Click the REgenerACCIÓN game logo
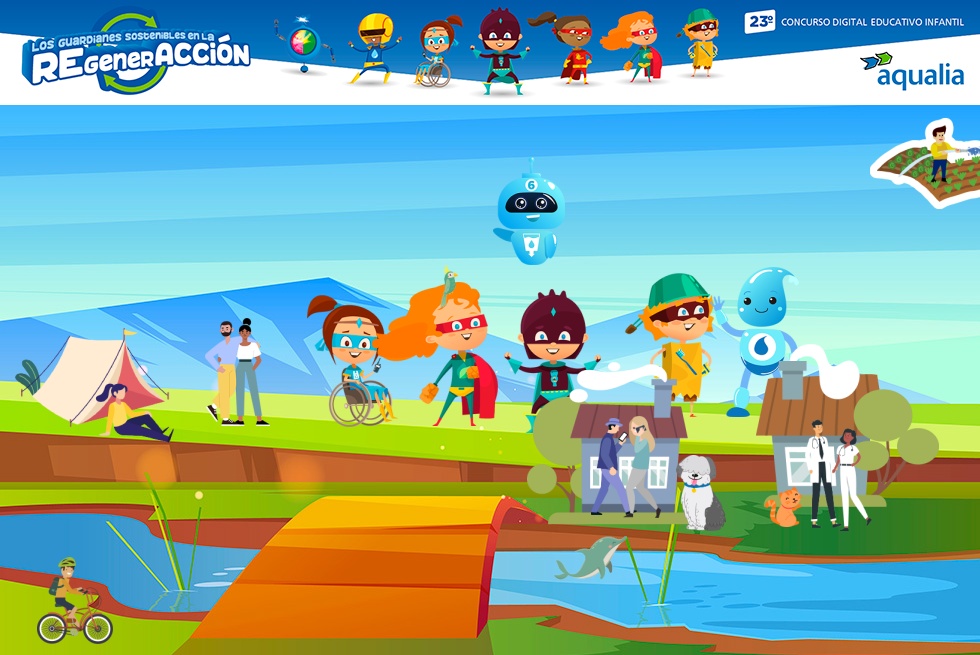Screen dimensions: 980x655 (x=137, y=56)
